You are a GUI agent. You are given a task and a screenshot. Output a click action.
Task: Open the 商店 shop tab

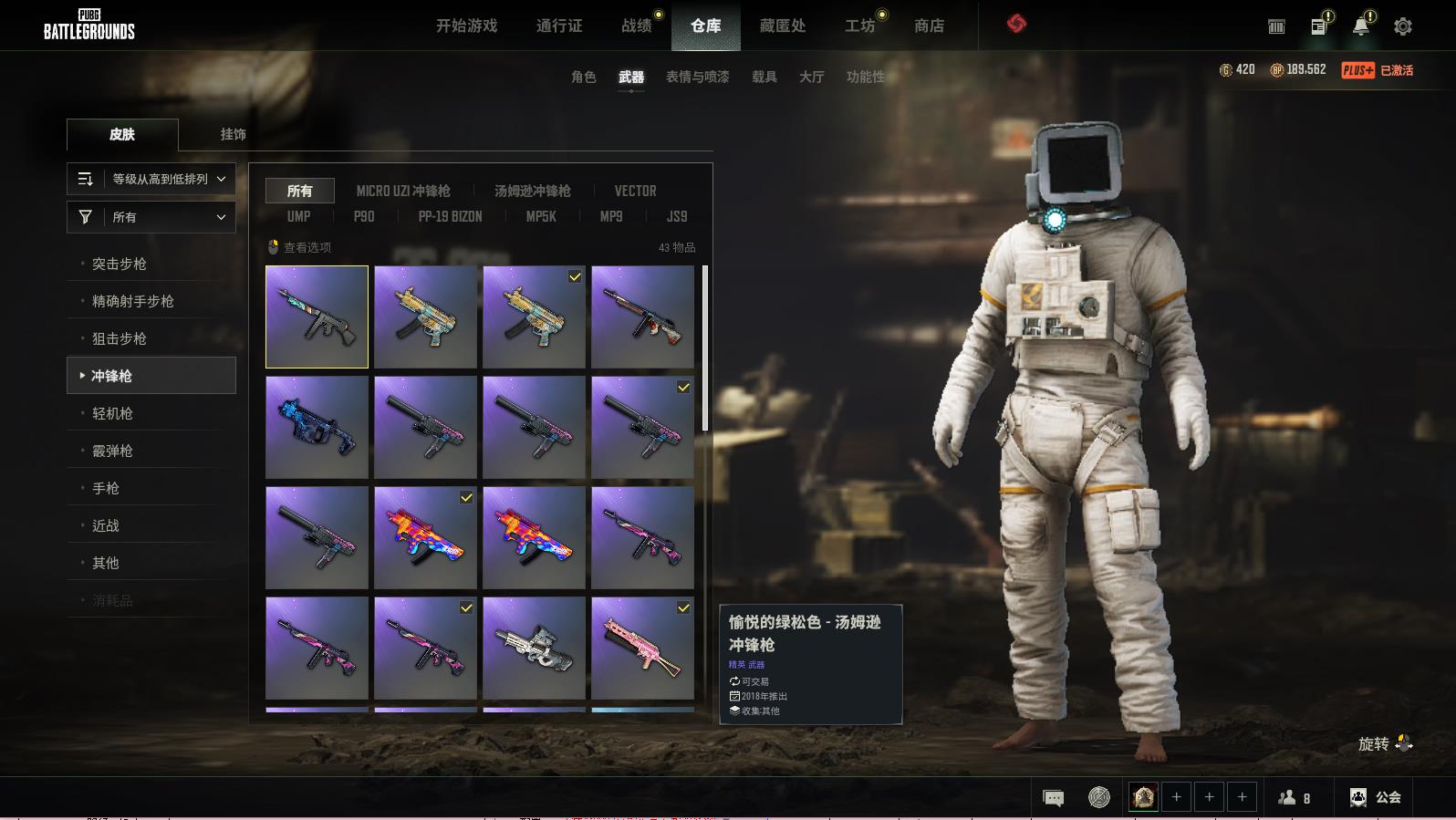[929, 26]
